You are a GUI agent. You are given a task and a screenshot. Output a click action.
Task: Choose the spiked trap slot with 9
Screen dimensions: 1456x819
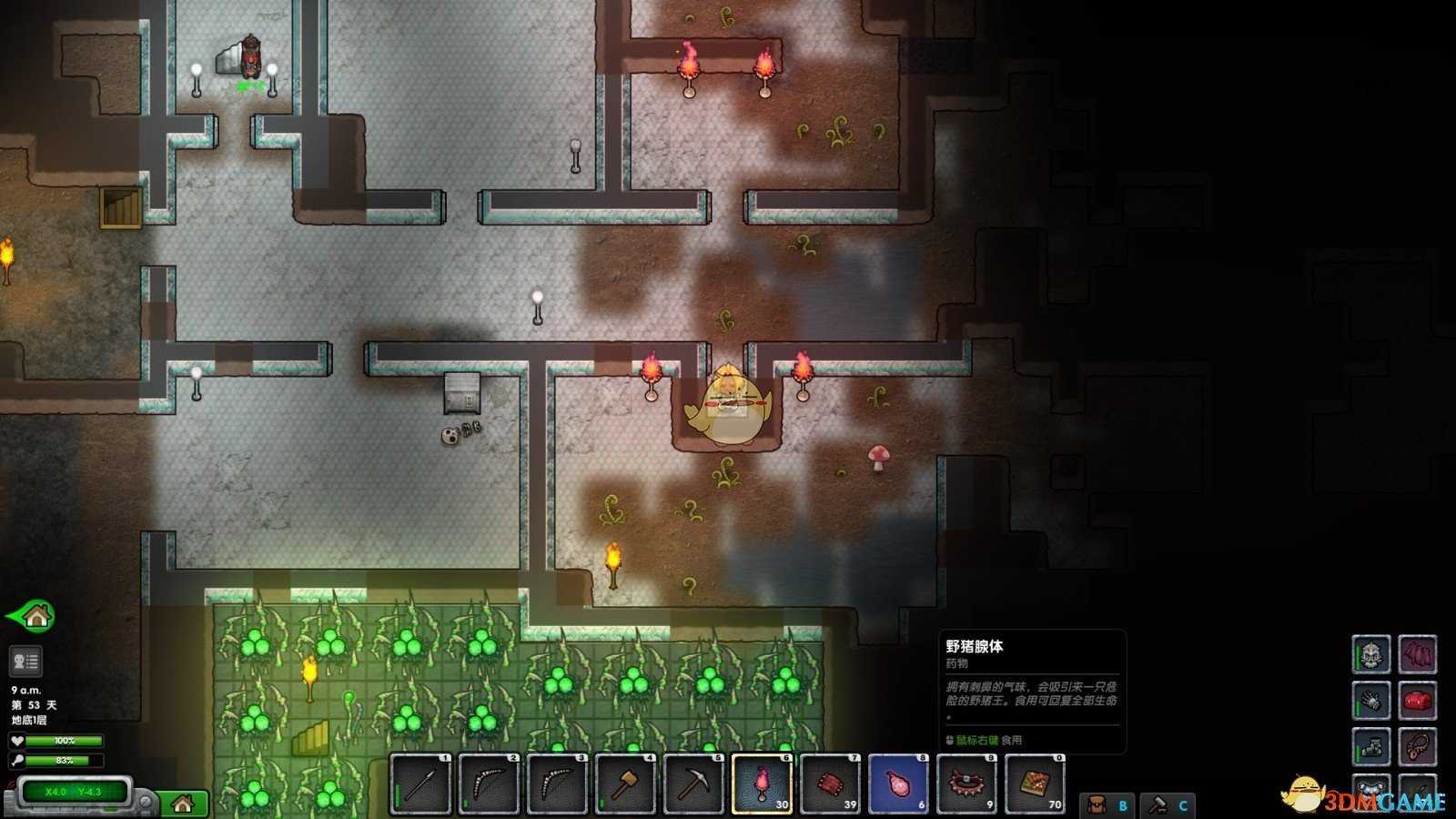(966, 784)
